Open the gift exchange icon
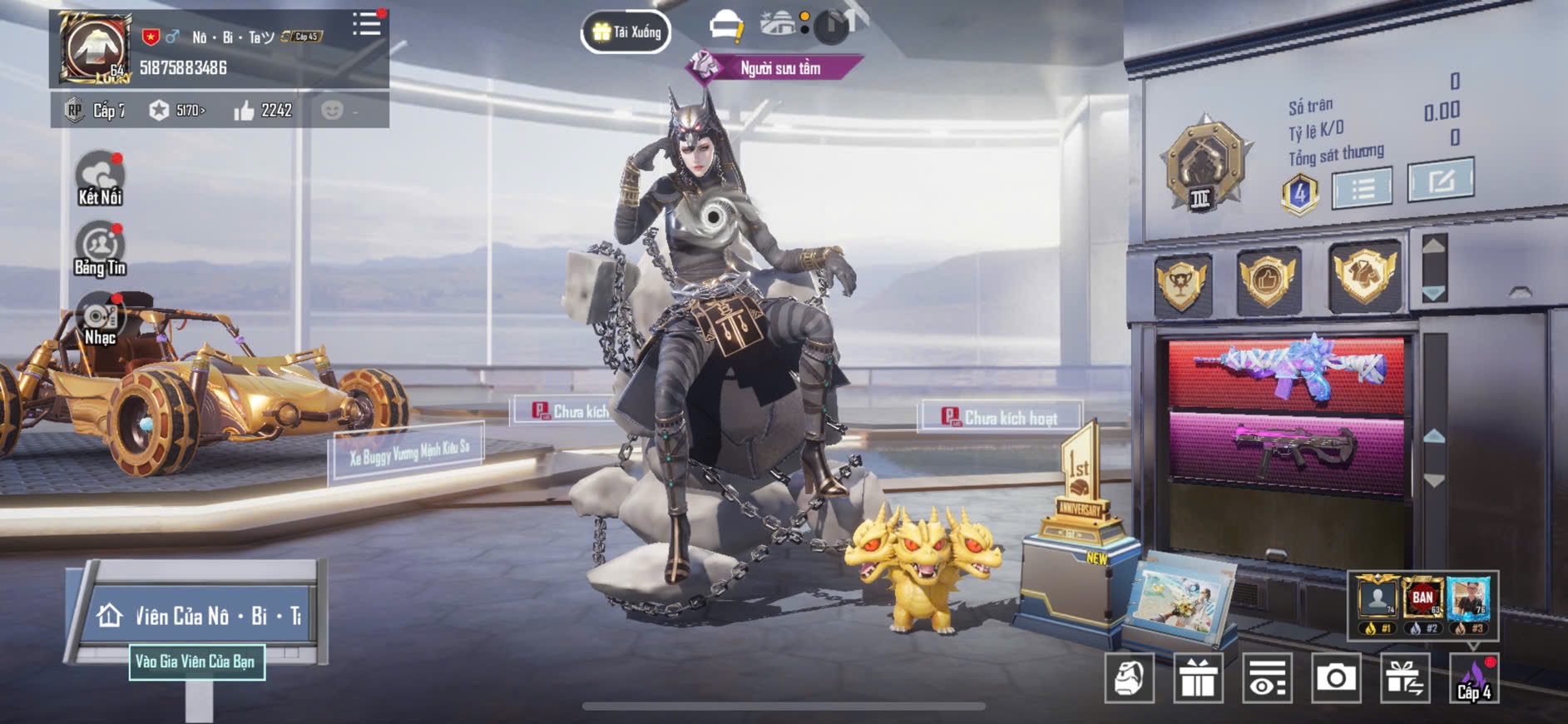The width and height of the screenshot is (1568, 724). pos(1405,678)
